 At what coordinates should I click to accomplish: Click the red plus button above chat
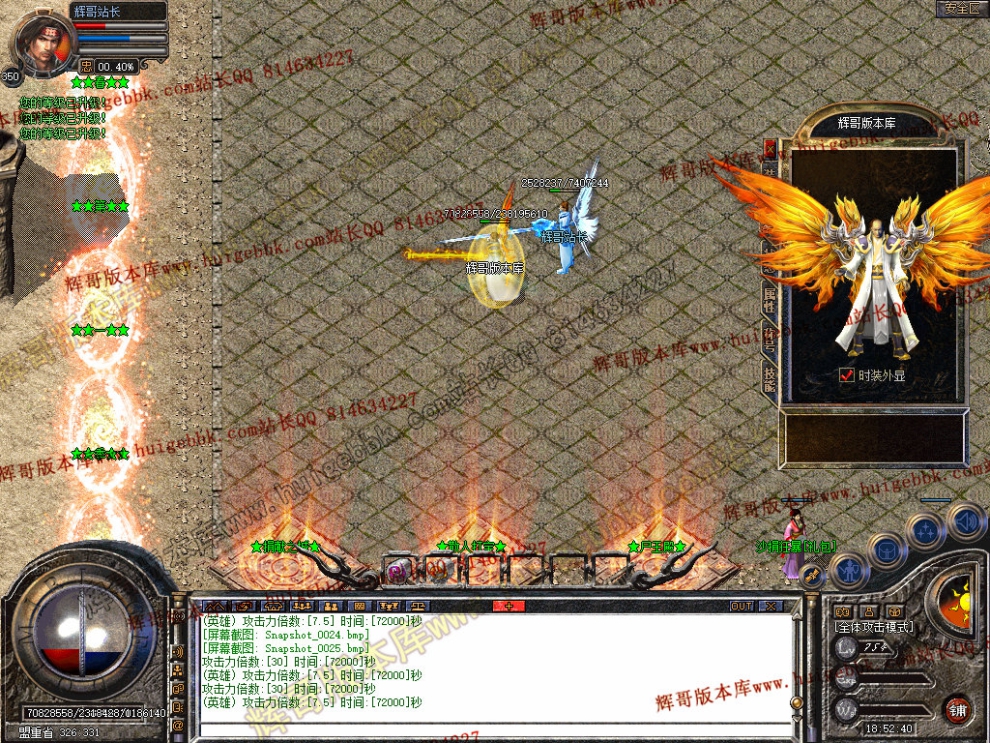[508, 606]
